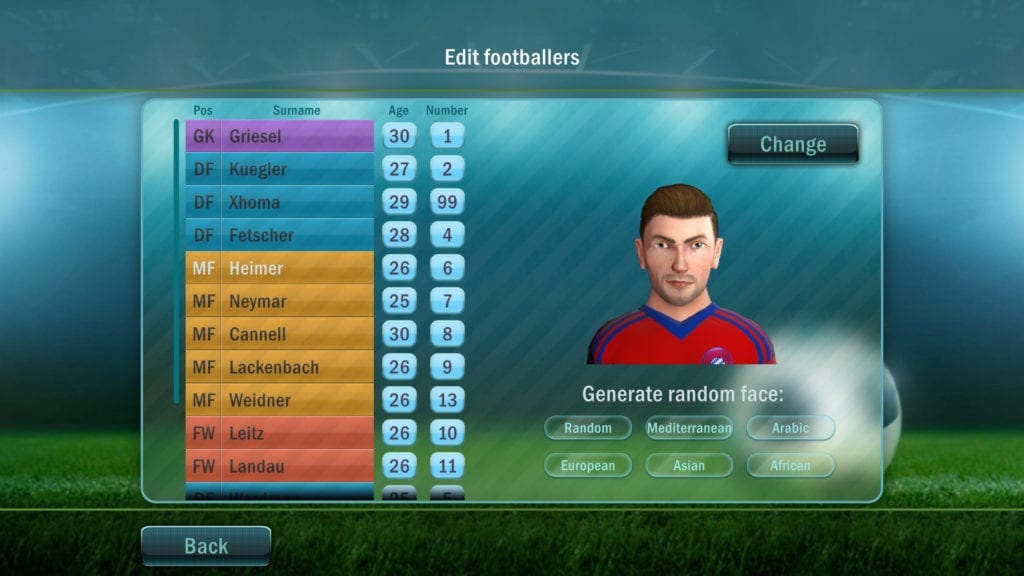Generate an African face
The width and height of the screenshot is (1024, 576).
pos(790,465)
